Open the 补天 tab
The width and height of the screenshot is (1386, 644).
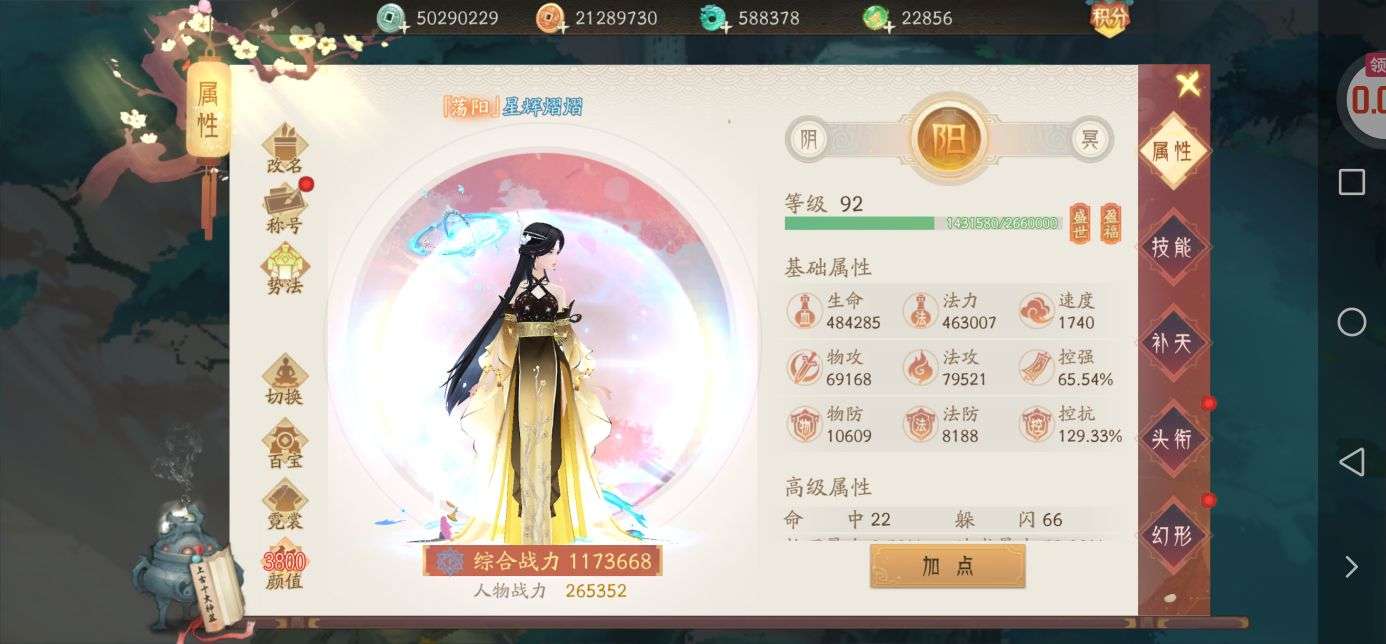1172,343
